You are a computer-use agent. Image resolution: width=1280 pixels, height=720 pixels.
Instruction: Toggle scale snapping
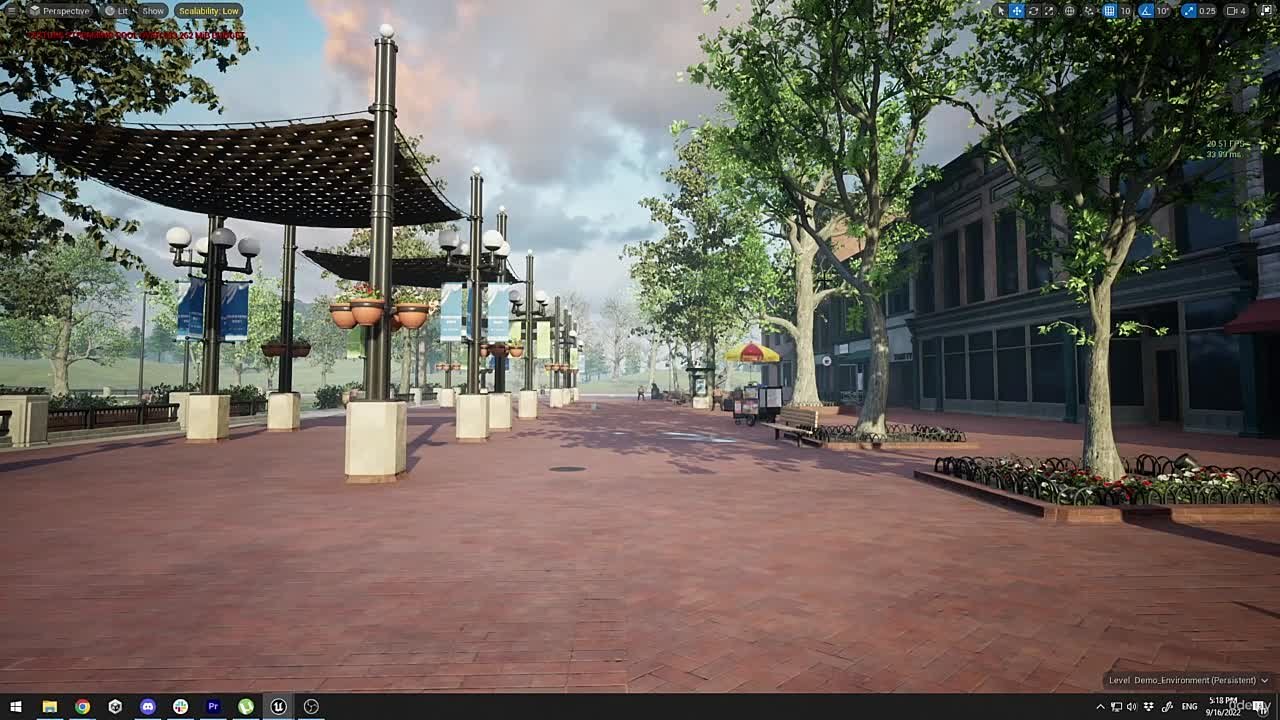coord(1190,10)
